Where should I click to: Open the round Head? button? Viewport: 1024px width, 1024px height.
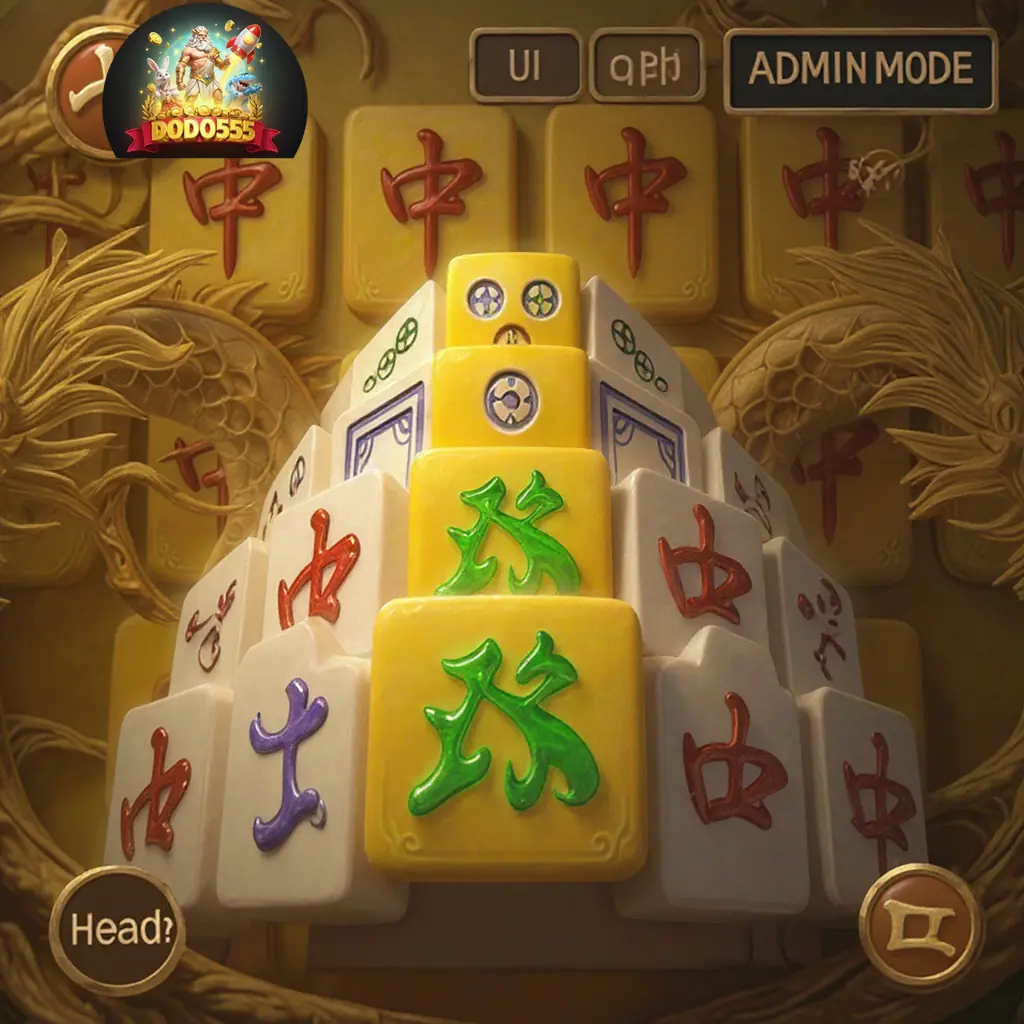coord(116,930)
